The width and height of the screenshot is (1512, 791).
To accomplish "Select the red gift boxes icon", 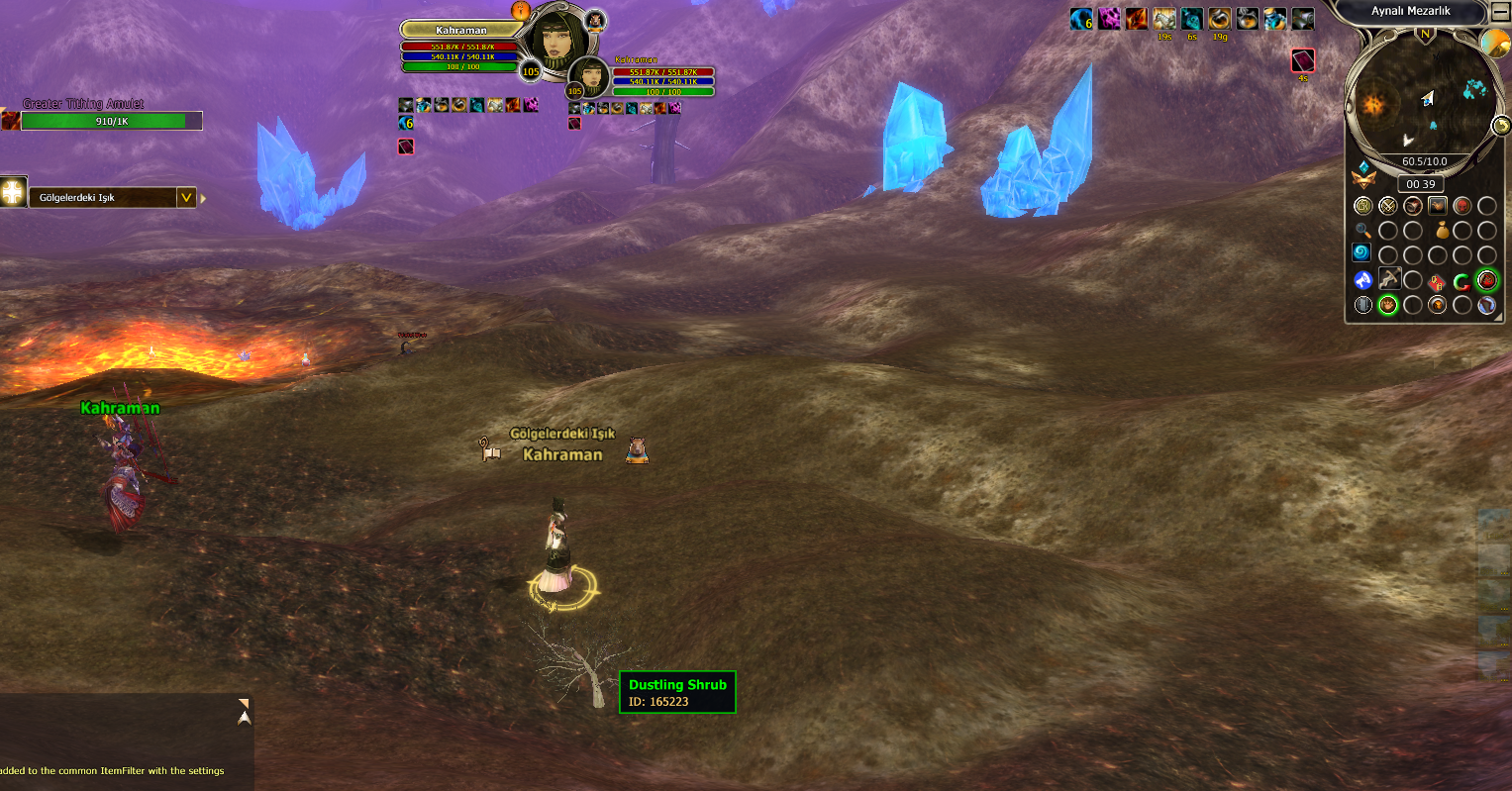I will 1437,281.
